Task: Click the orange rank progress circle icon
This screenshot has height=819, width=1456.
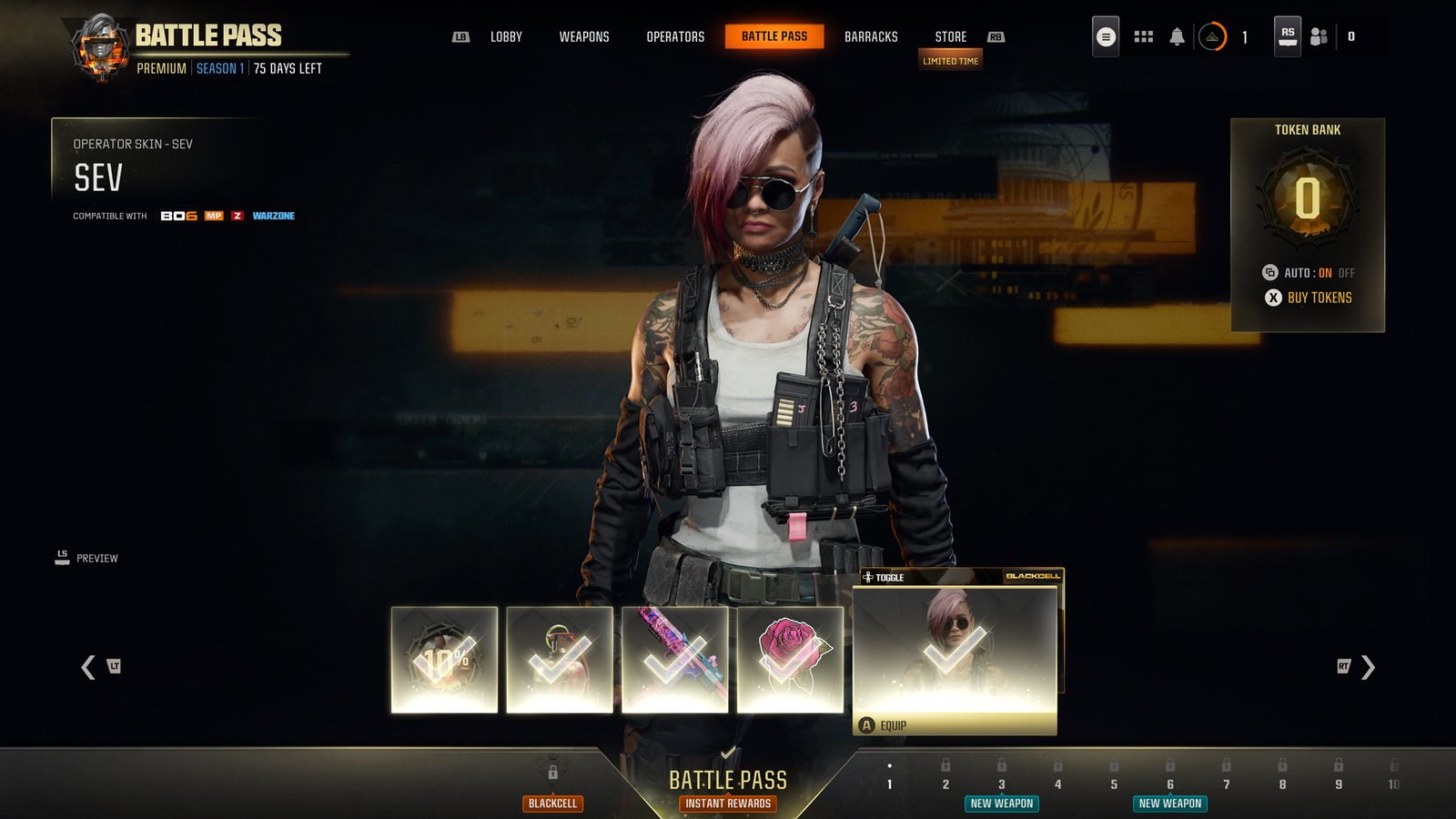Action: tap(1214, 36)
